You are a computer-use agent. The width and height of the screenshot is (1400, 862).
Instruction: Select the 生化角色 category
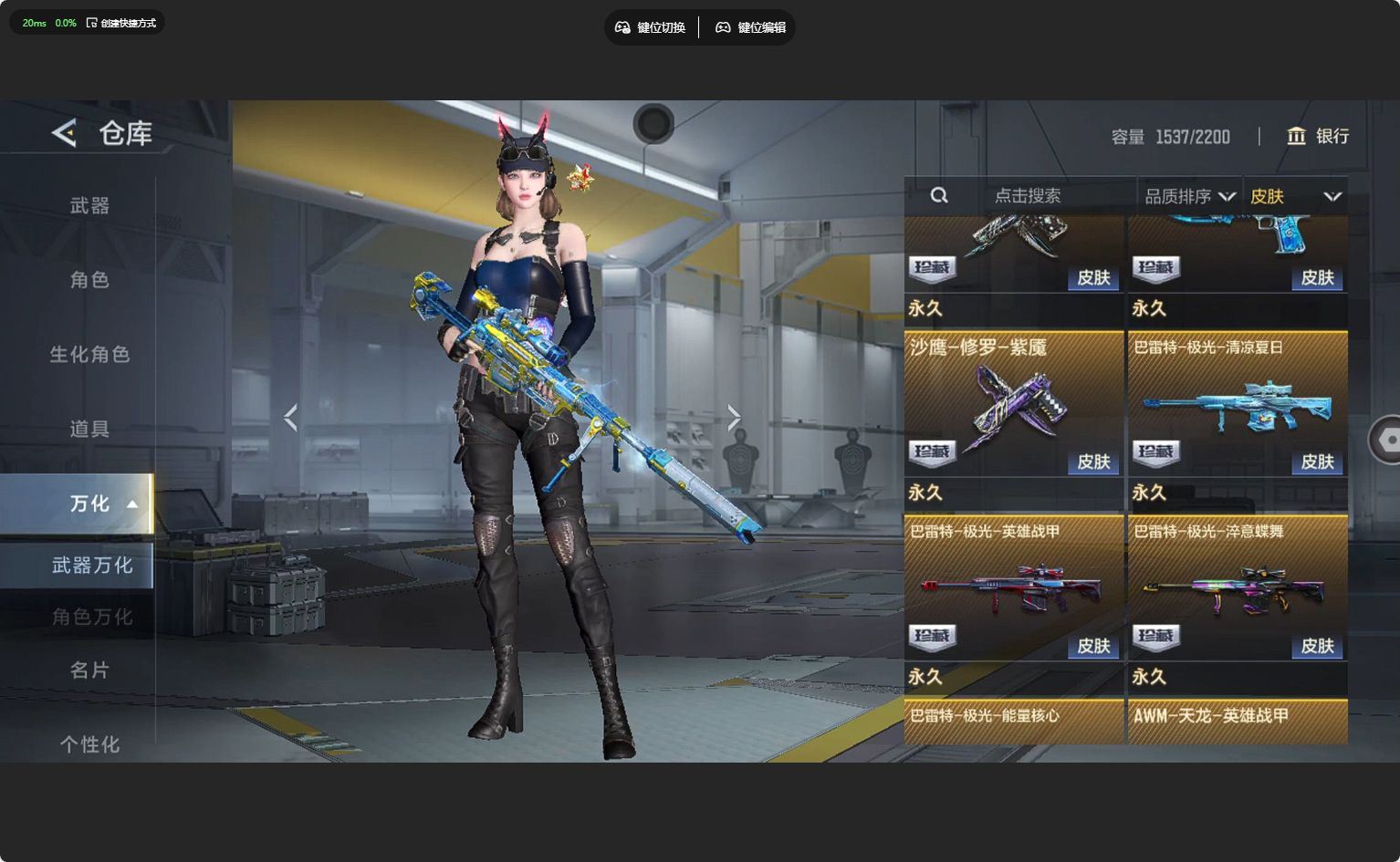point(89,355)
